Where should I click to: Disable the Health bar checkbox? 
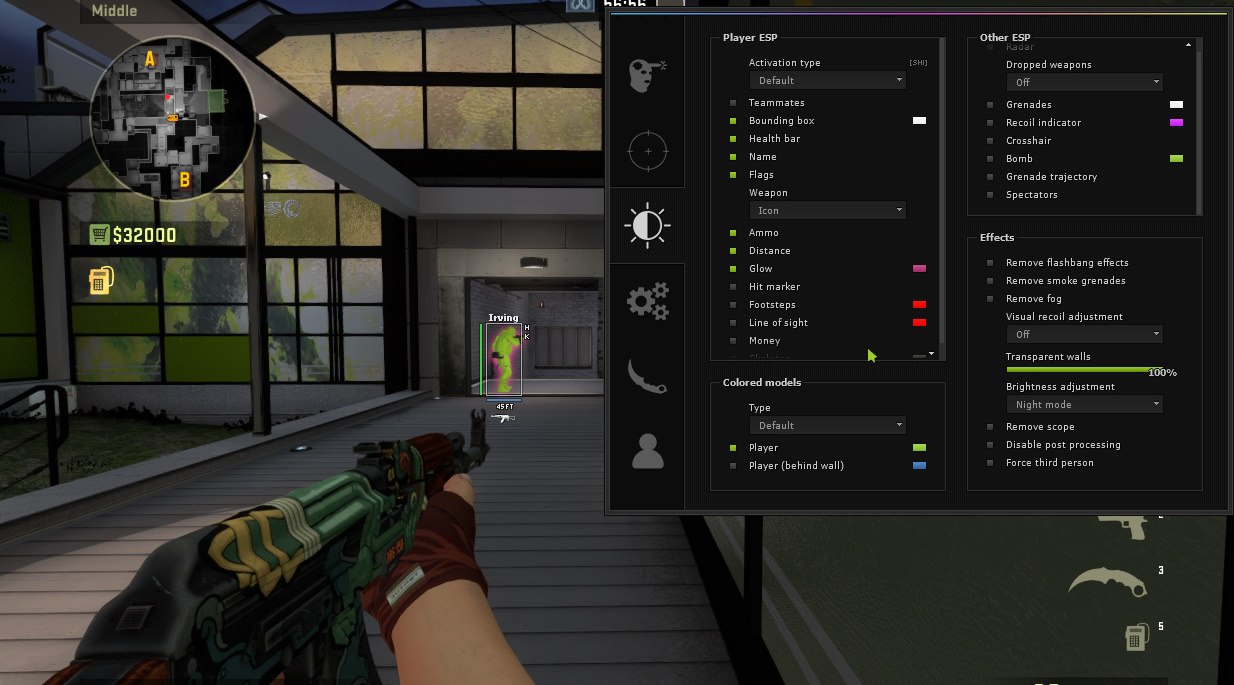[x=733, y=139]
